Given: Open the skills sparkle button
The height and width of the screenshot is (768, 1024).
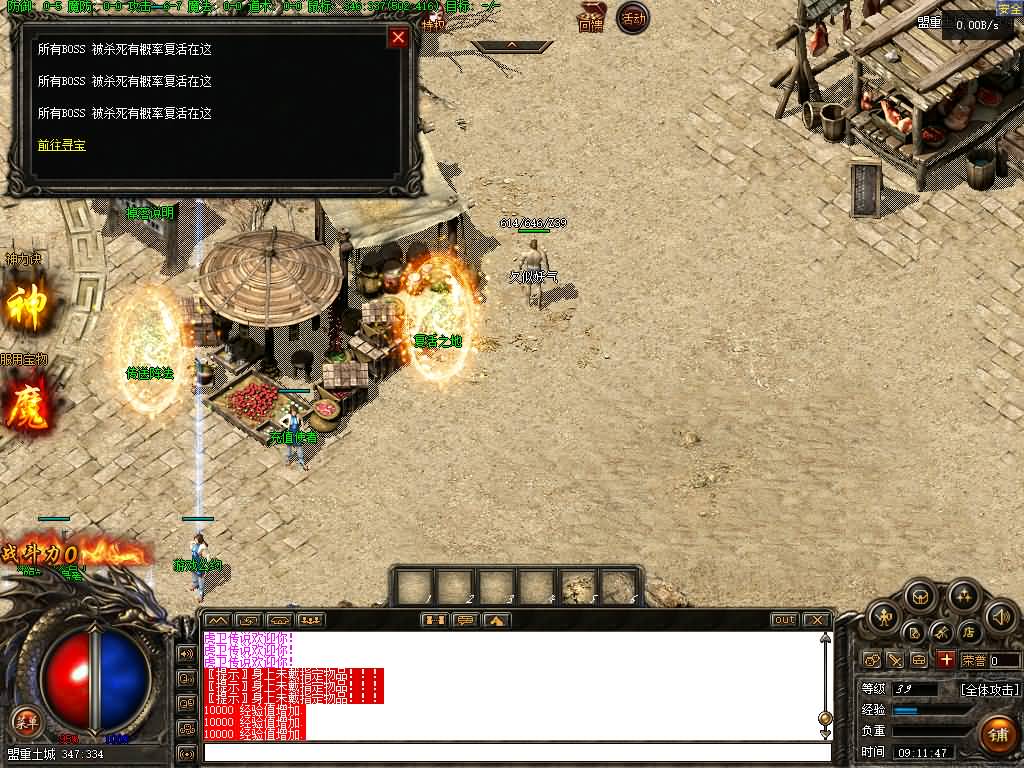Looking at the screenshot, I should 963,598.
